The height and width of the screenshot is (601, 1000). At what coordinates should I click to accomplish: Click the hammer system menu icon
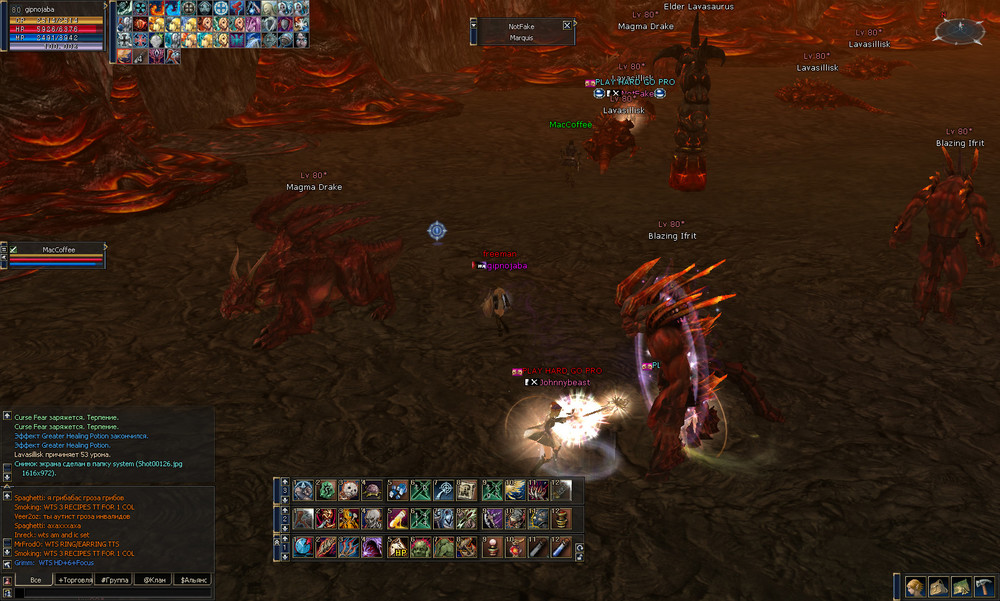983,587
